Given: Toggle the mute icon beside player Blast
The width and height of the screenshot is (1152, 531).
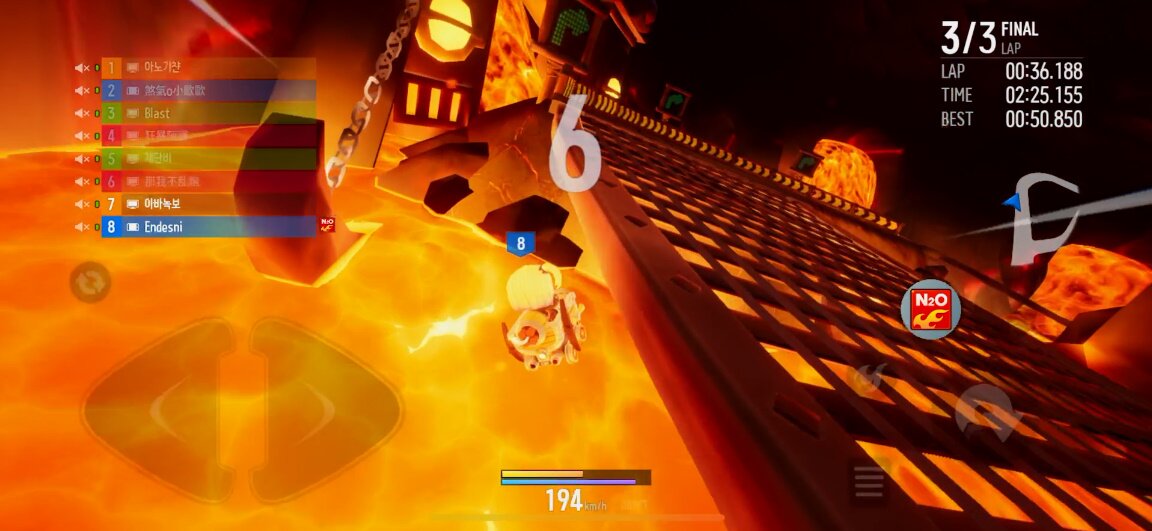Looking at the screenshot, I should 82,114.
